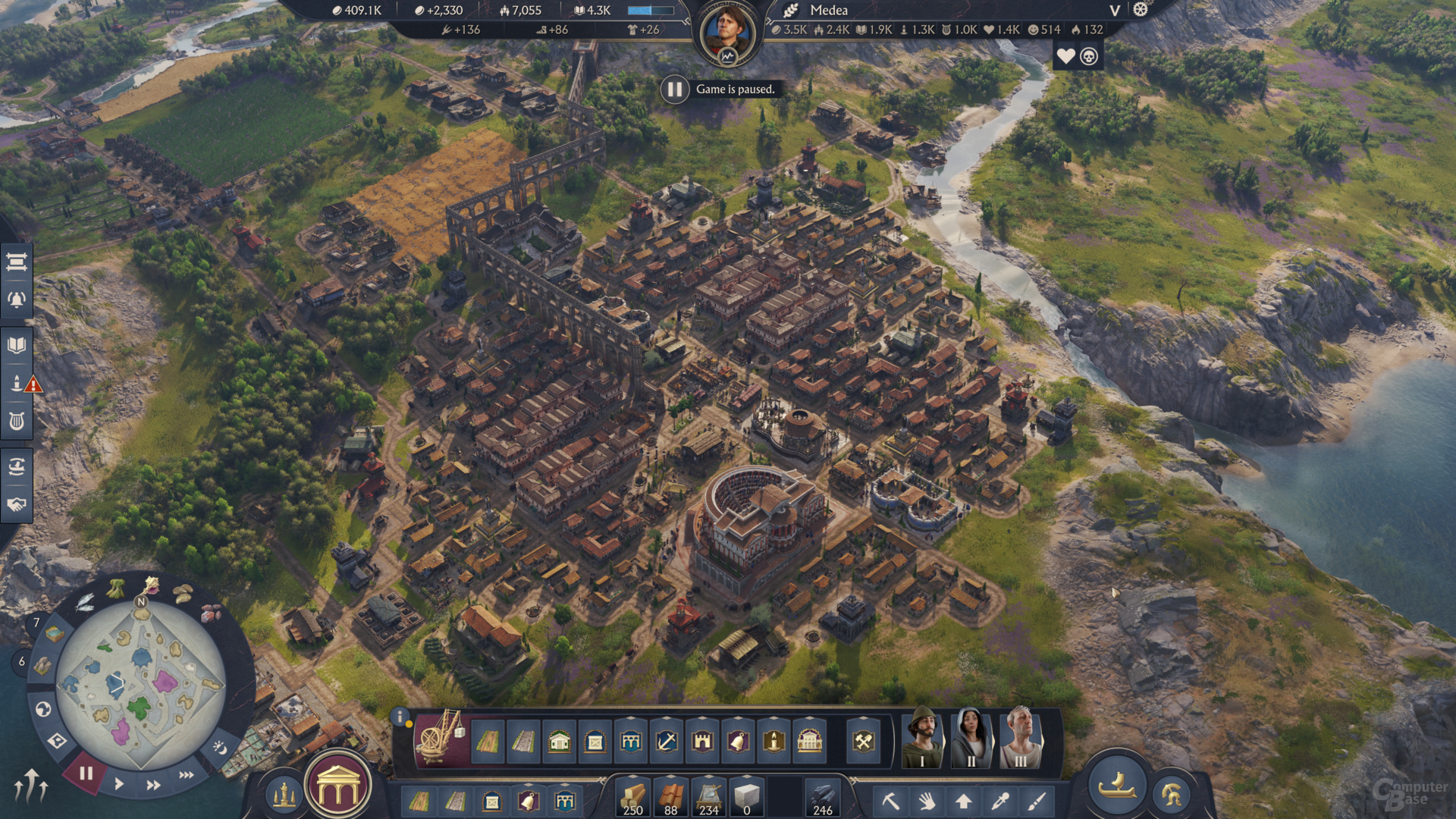This screenshot has height=819, width=1456.
Task: Set game speed to normal play
Action: 119,784
